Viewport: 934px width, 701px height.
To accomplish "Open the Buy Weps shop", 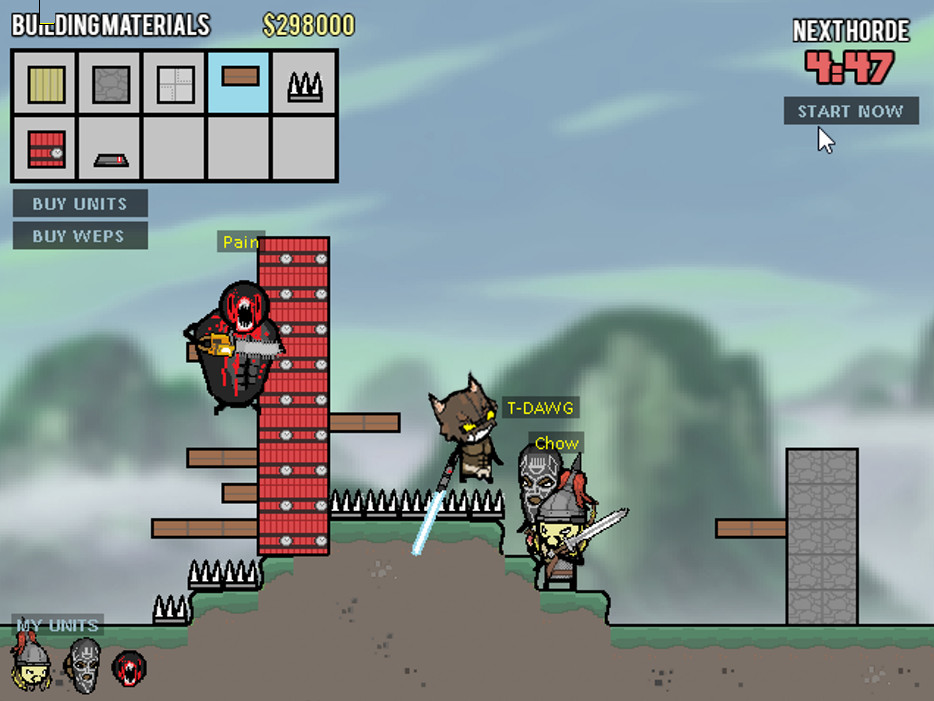I will (80, 236).
